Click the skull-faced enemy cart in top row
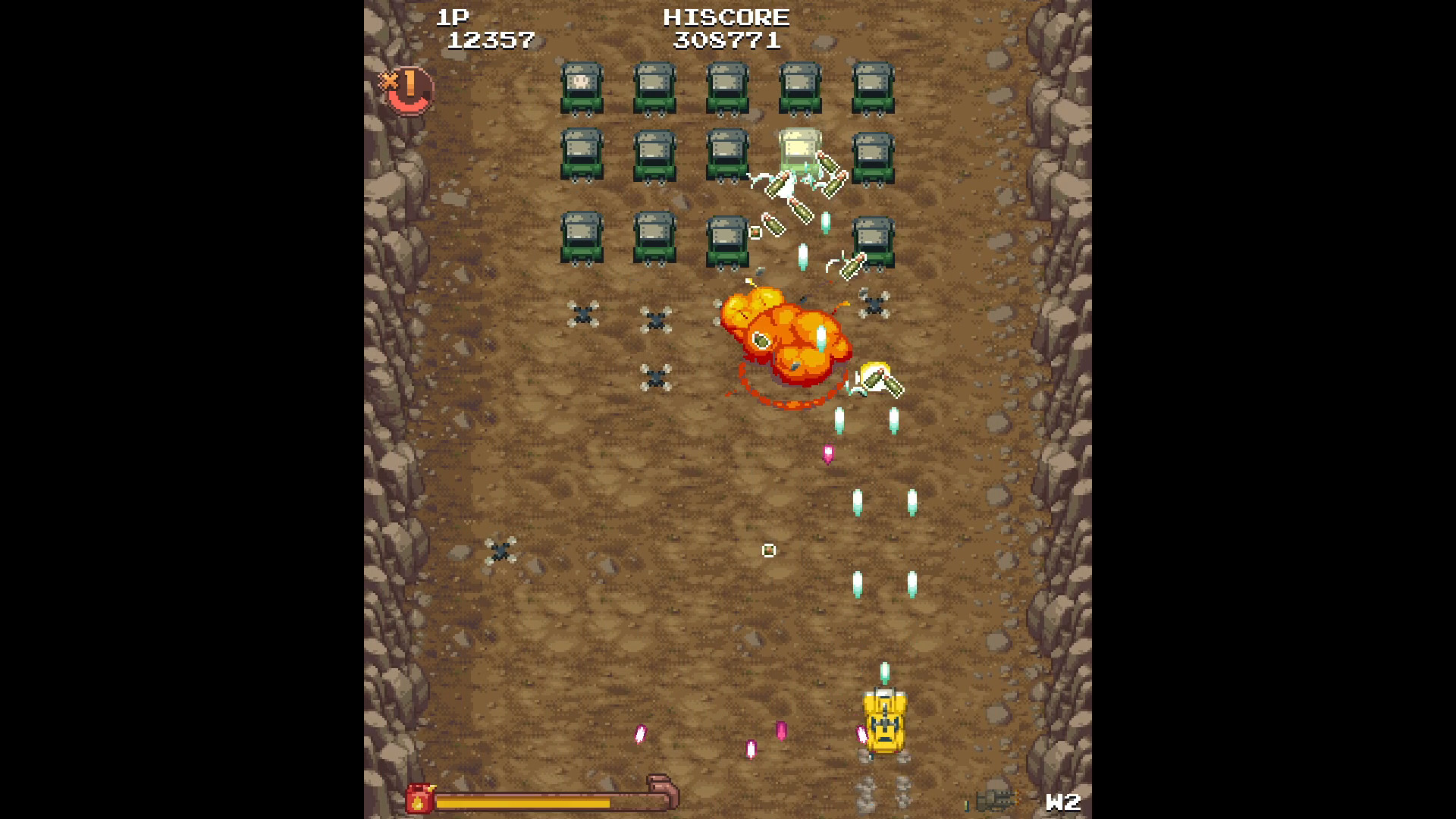Viewport: 1456px width, 819px height. 580,85
